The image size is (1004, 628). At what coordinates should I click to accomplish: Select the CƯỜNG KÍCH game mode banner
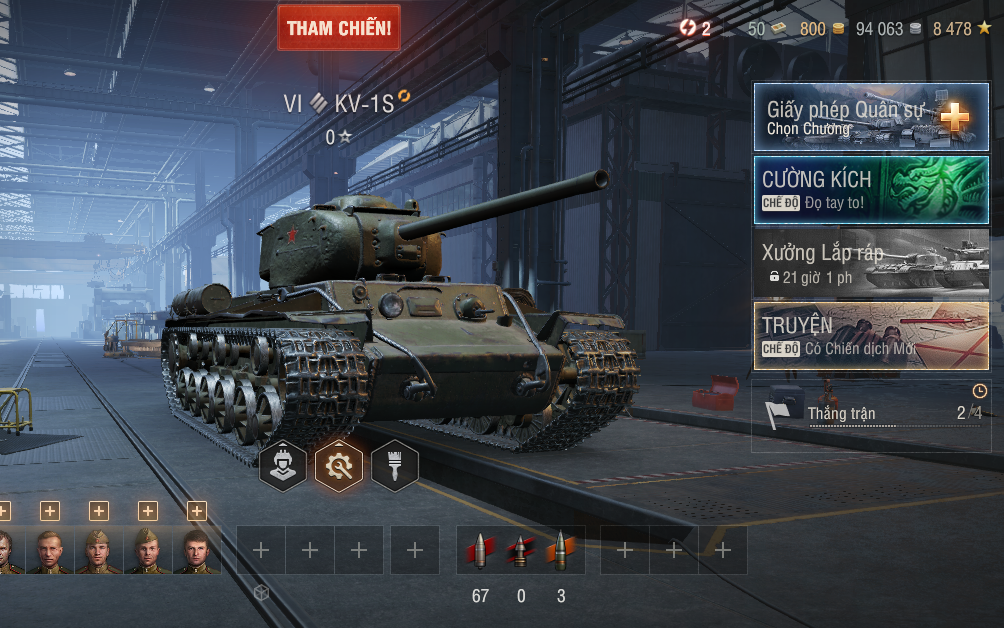[x=871, y=189]
